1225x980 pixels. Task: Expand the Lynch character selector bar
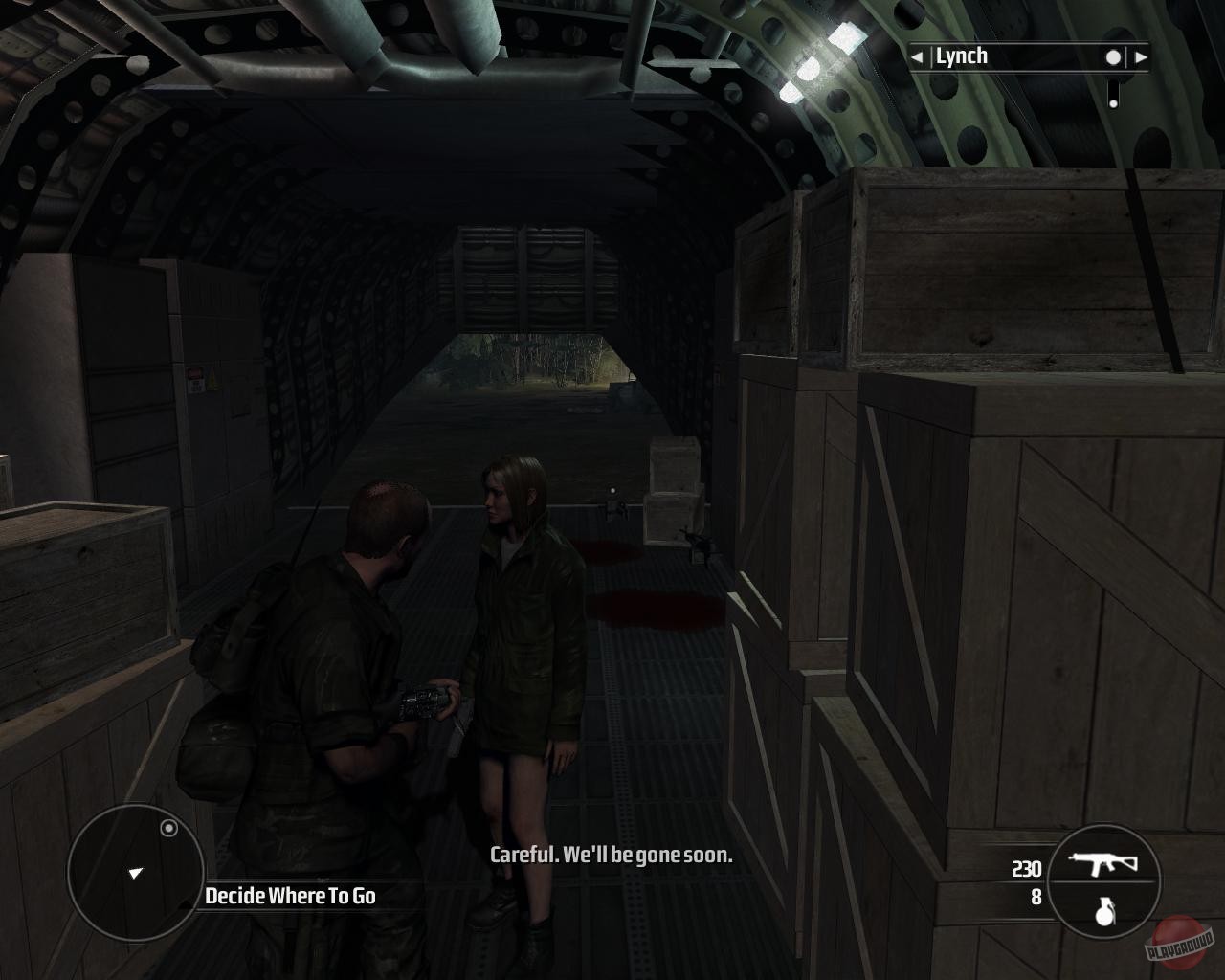pos(1029,56)
